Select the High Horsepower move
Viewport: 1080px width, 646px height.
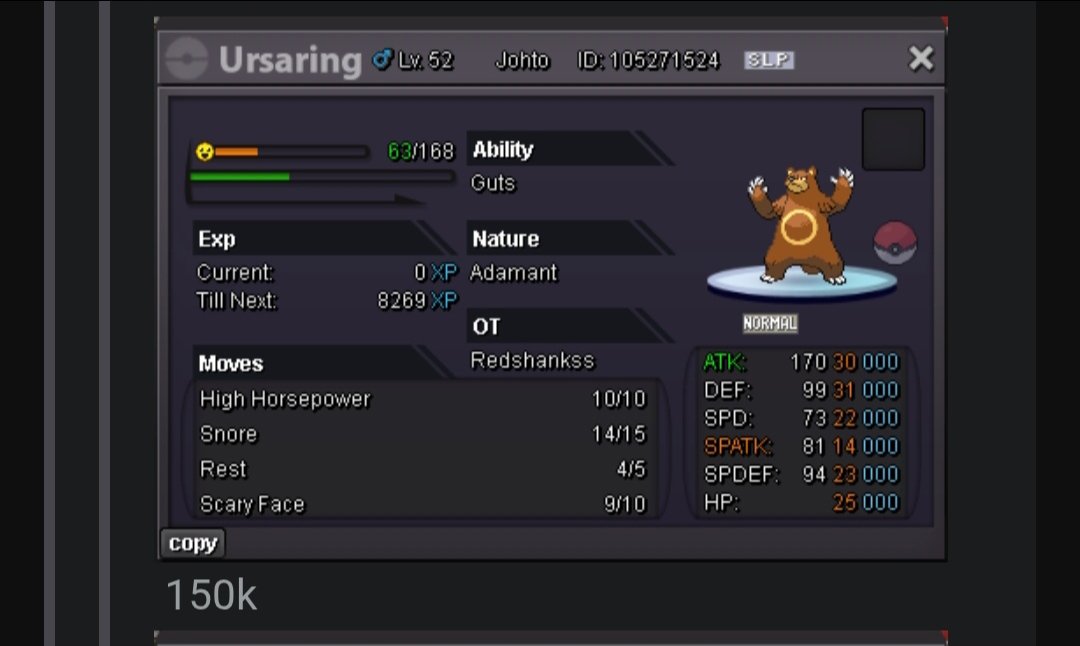422,399
